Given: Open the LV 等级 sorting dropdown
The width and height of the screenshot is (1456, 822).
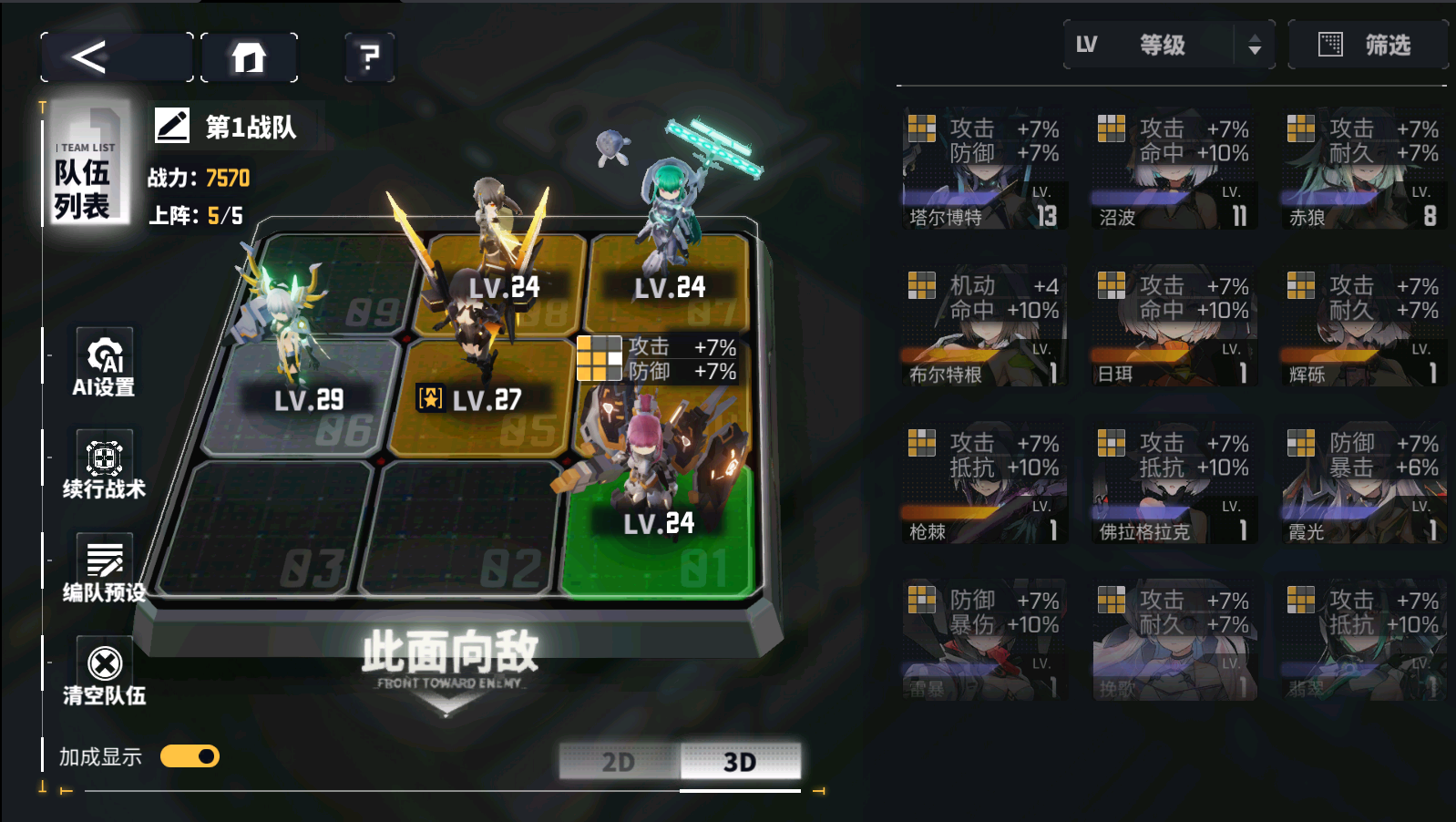Looking at the screenshot, I should click(1153, 46).
